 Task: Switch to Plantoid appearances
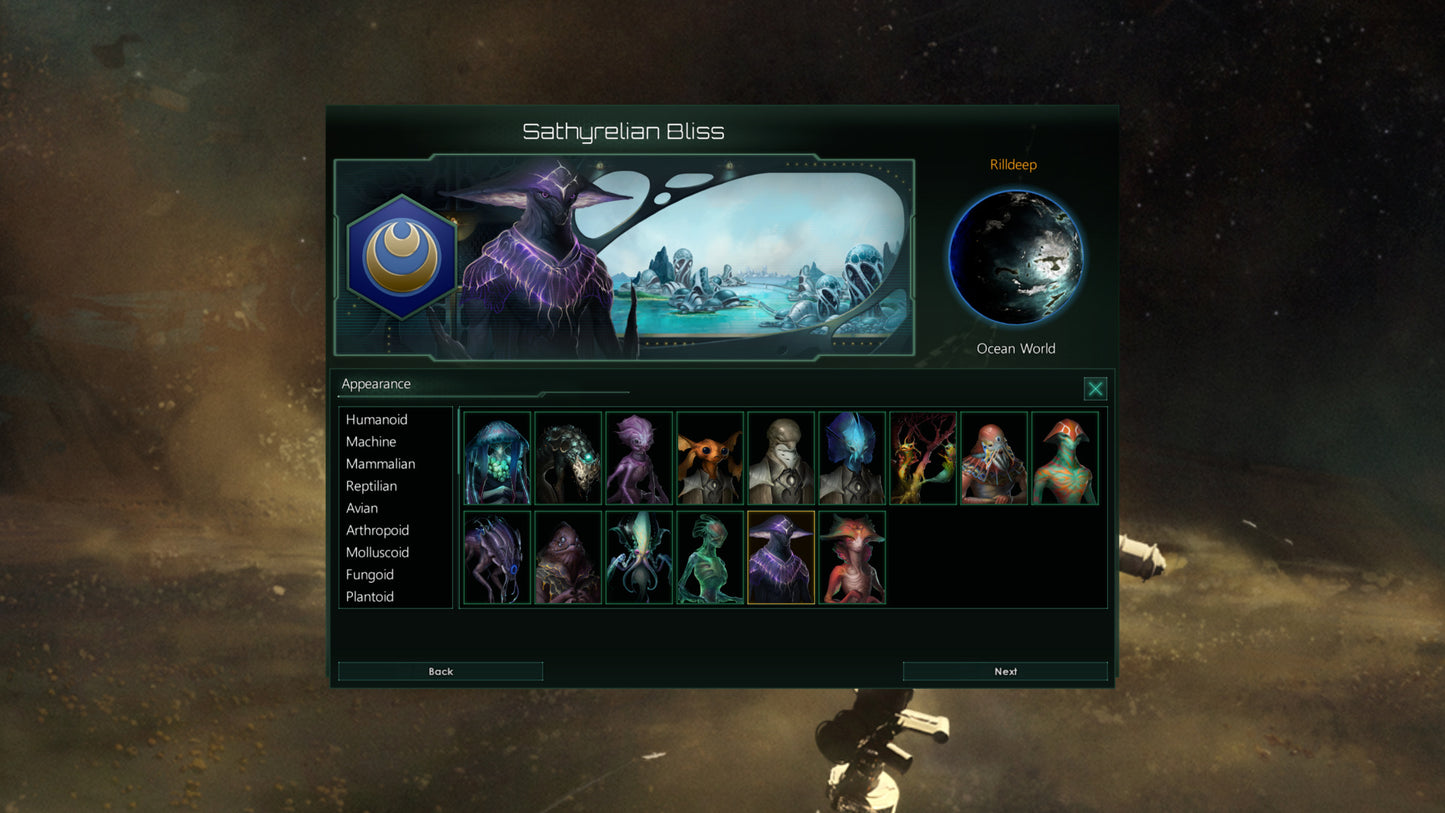point(370,596)
